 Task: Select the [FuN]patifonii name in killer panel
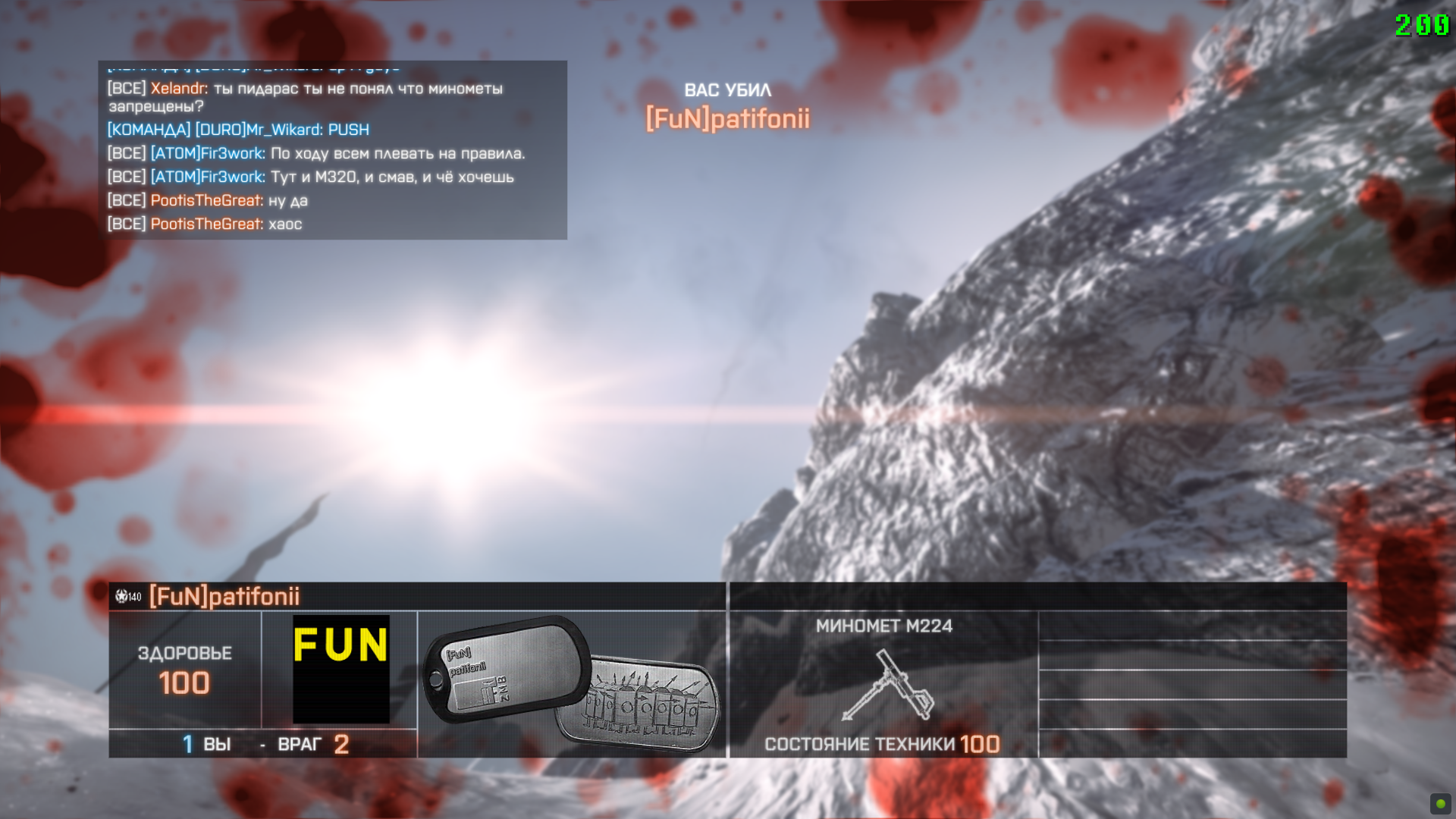[224, 597]
